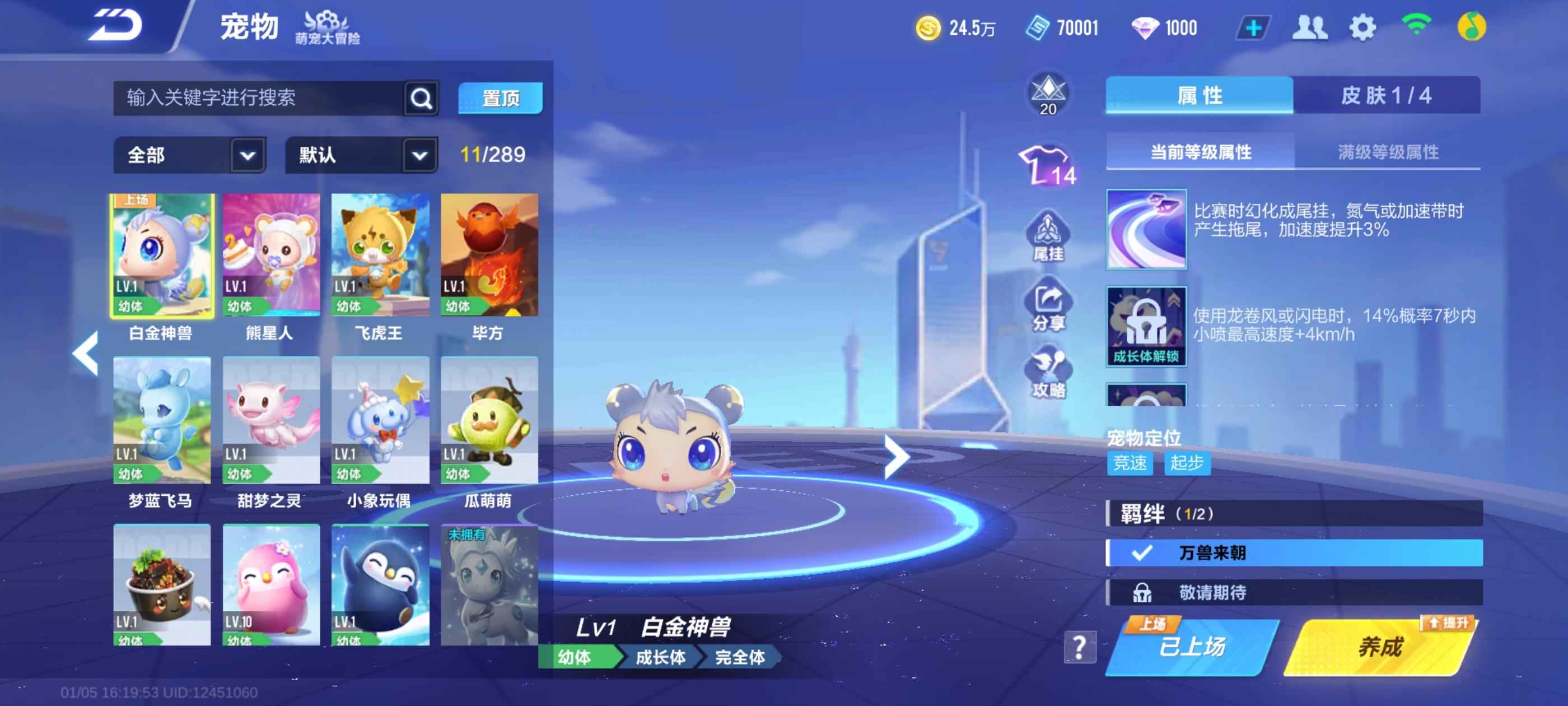Open the question mark help button
Viewport: 1568px width, 706px height.
tap(1079, 647)
